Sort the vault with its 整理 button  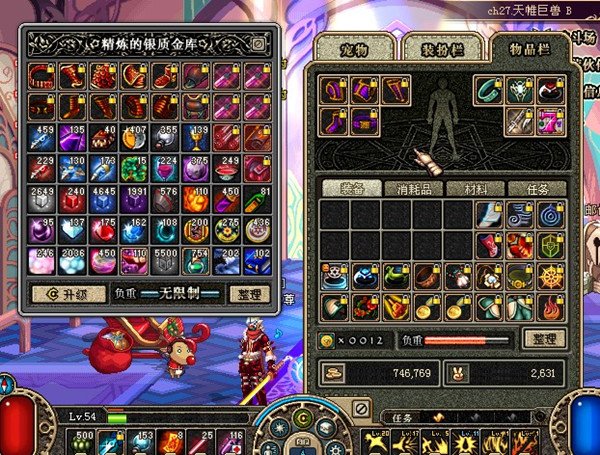(250, 296)
